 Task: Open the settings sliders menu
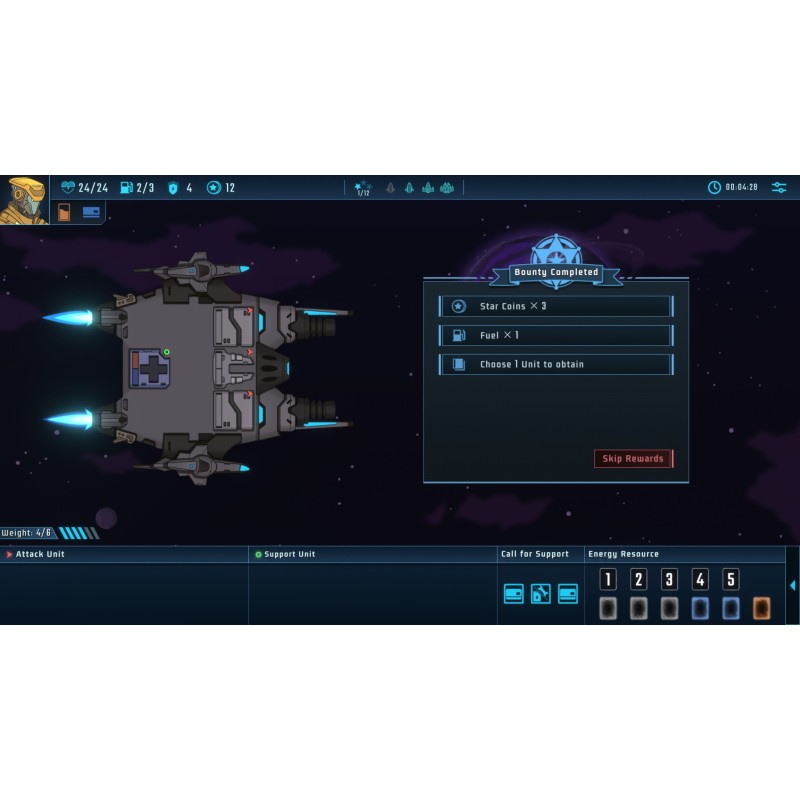click(x=779, y=187)
